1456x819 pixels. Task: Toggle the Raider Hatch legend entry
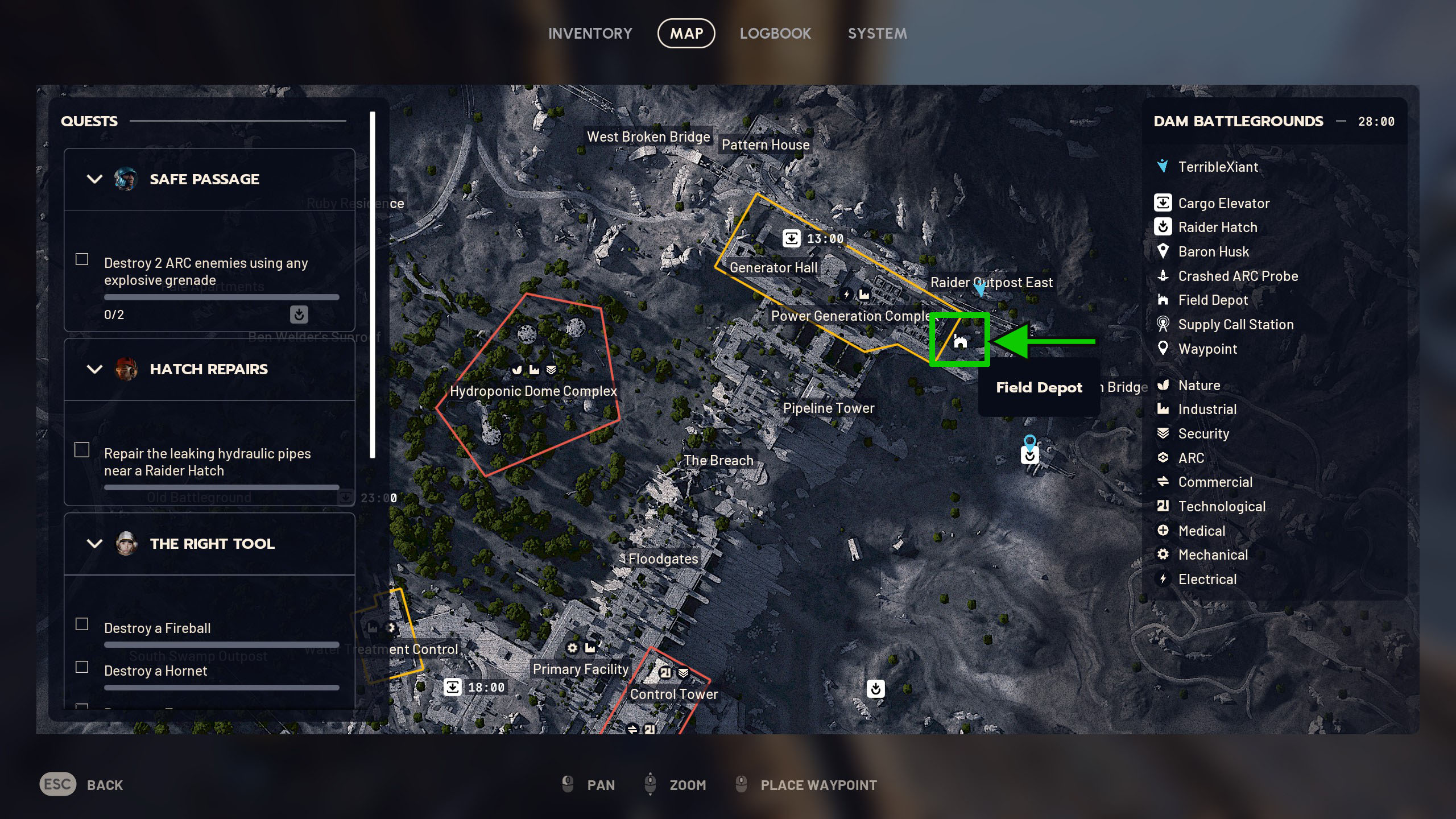pos(1217,227)
